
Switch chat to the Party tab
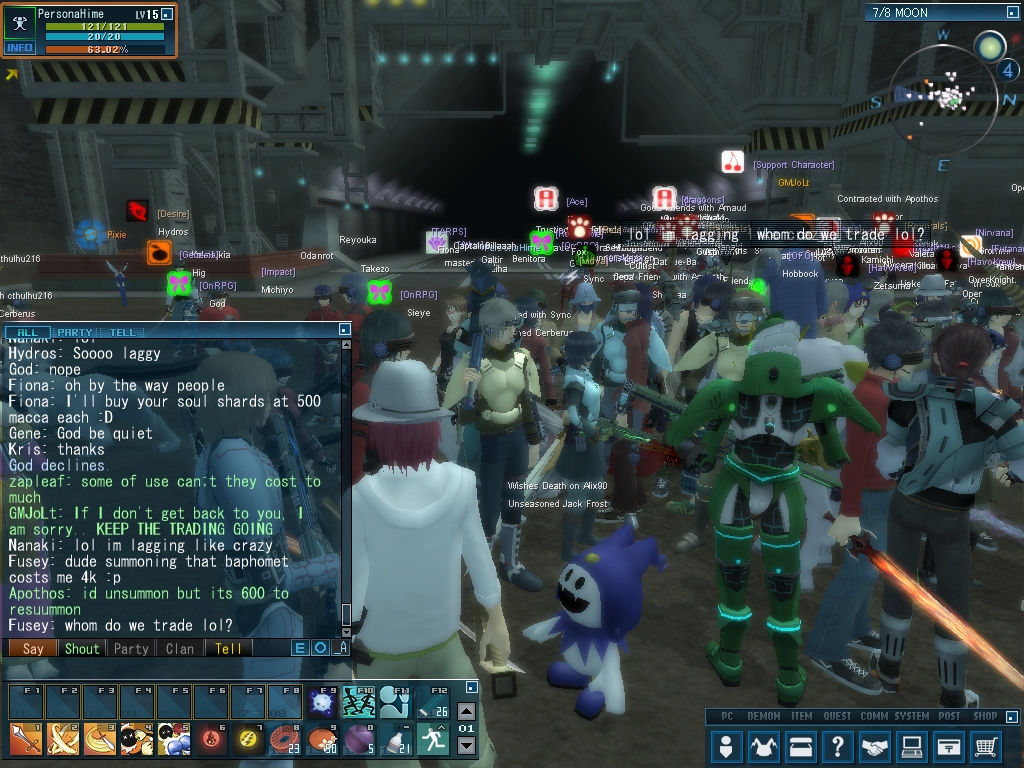(75, 332)
